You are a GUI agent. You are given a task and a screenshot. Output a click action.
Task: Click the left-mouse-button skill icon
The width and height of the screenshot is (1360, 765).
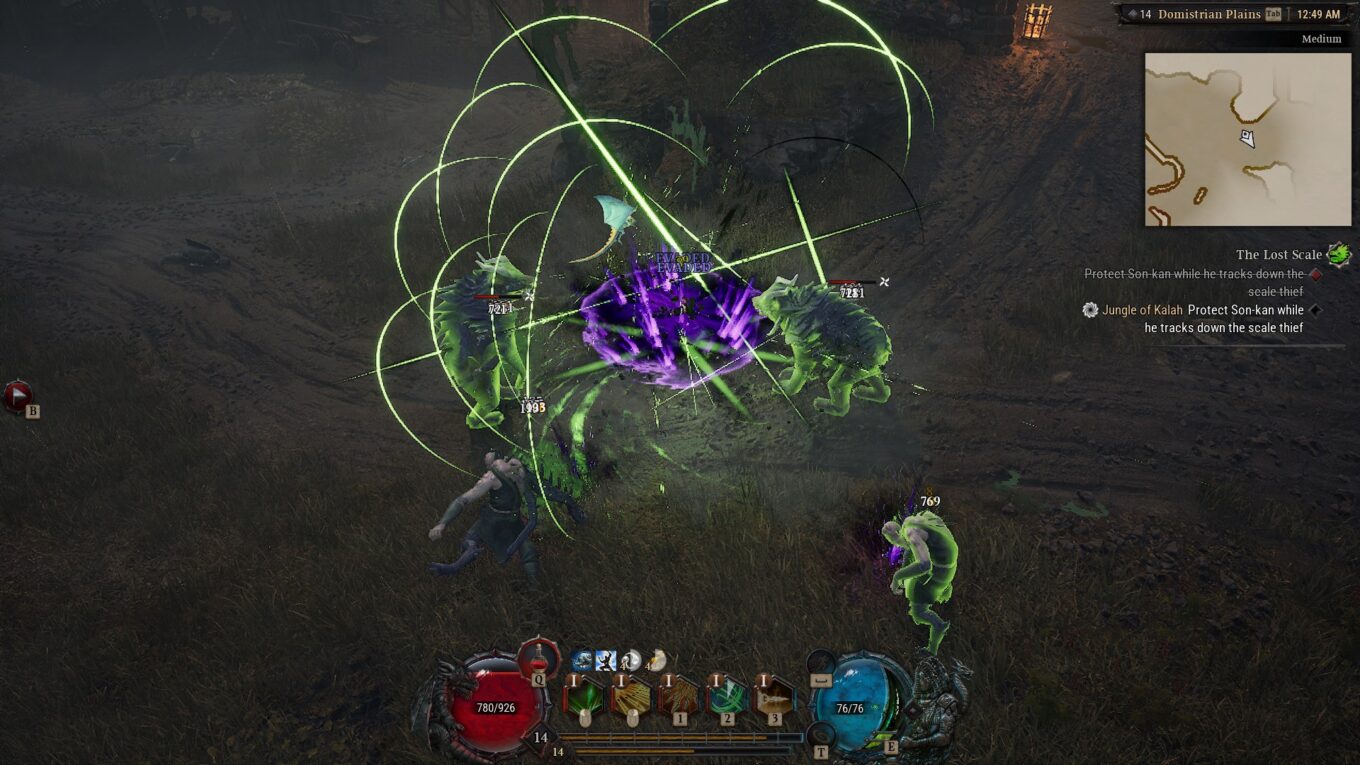[585, 697]
